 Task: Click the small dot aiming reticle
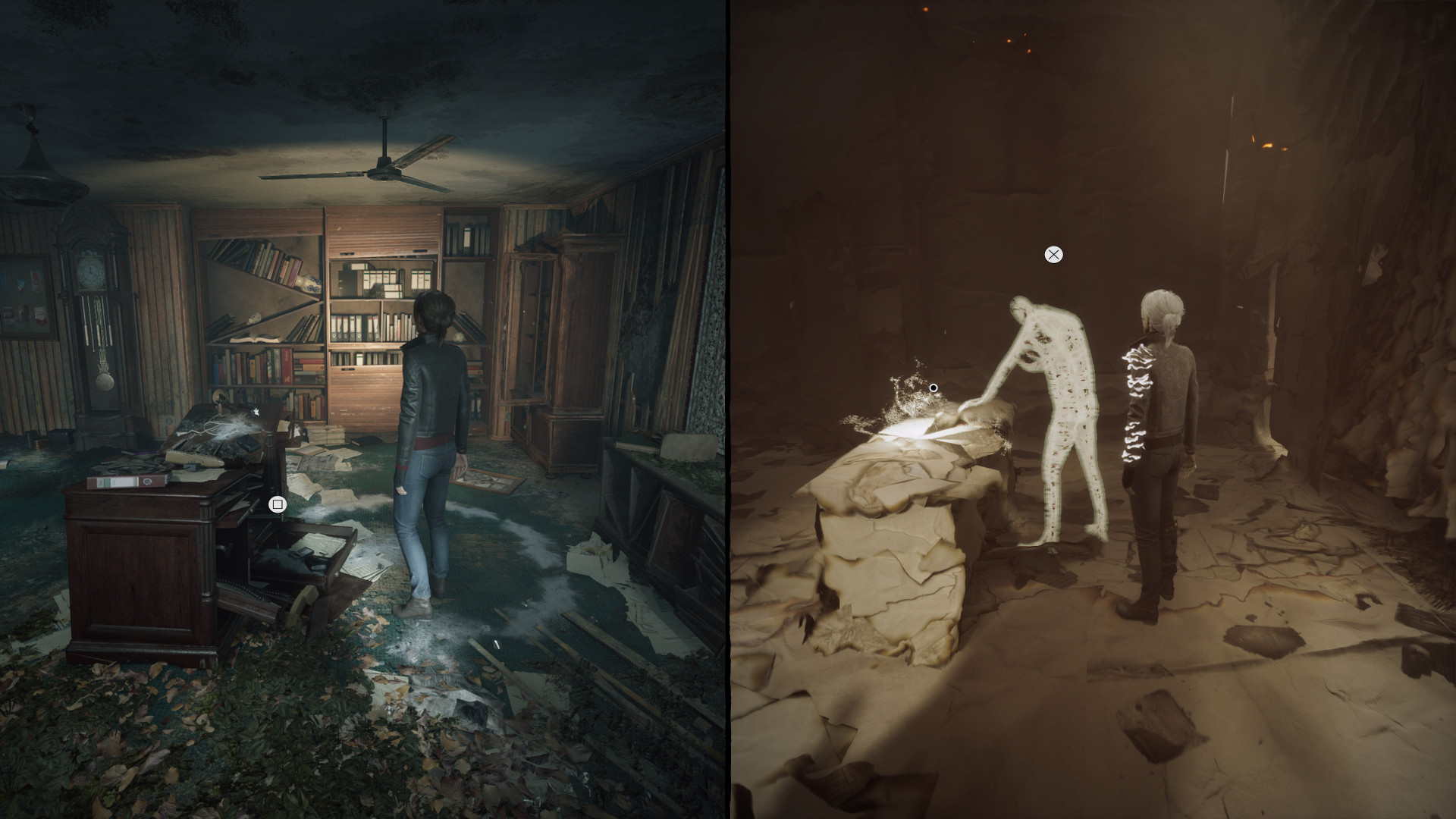pos(934,387)
